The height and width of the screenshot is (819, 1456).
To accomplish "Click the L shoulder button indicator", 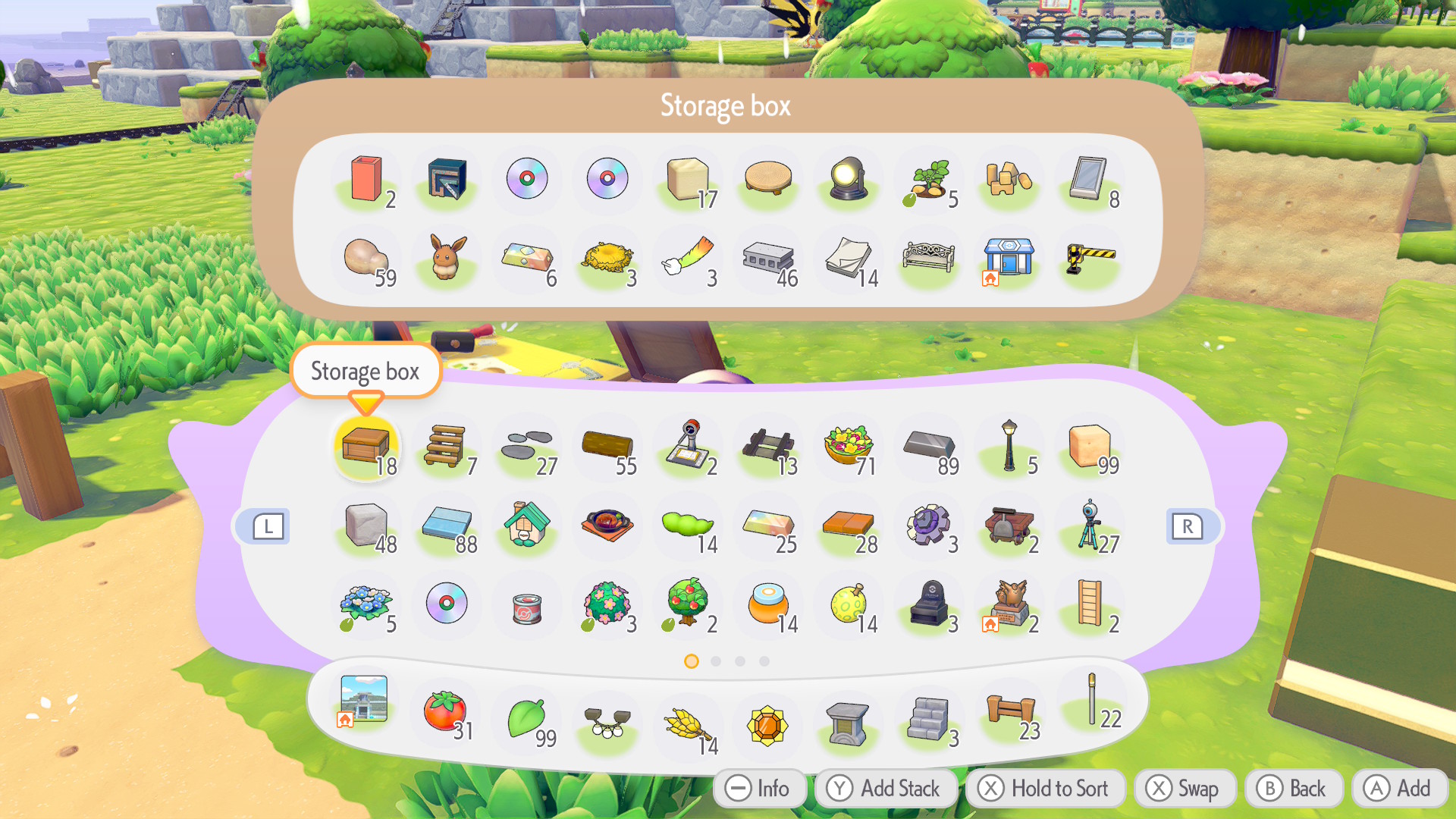I will coord(265,526).
